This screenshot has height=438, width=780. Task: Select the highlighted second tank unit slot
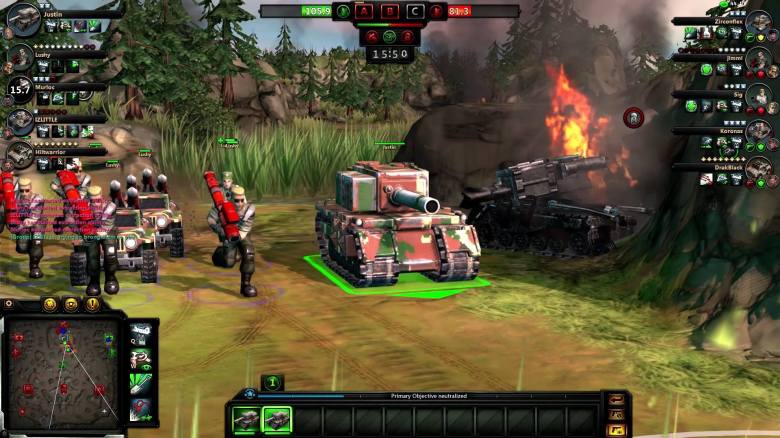(276, 420)
